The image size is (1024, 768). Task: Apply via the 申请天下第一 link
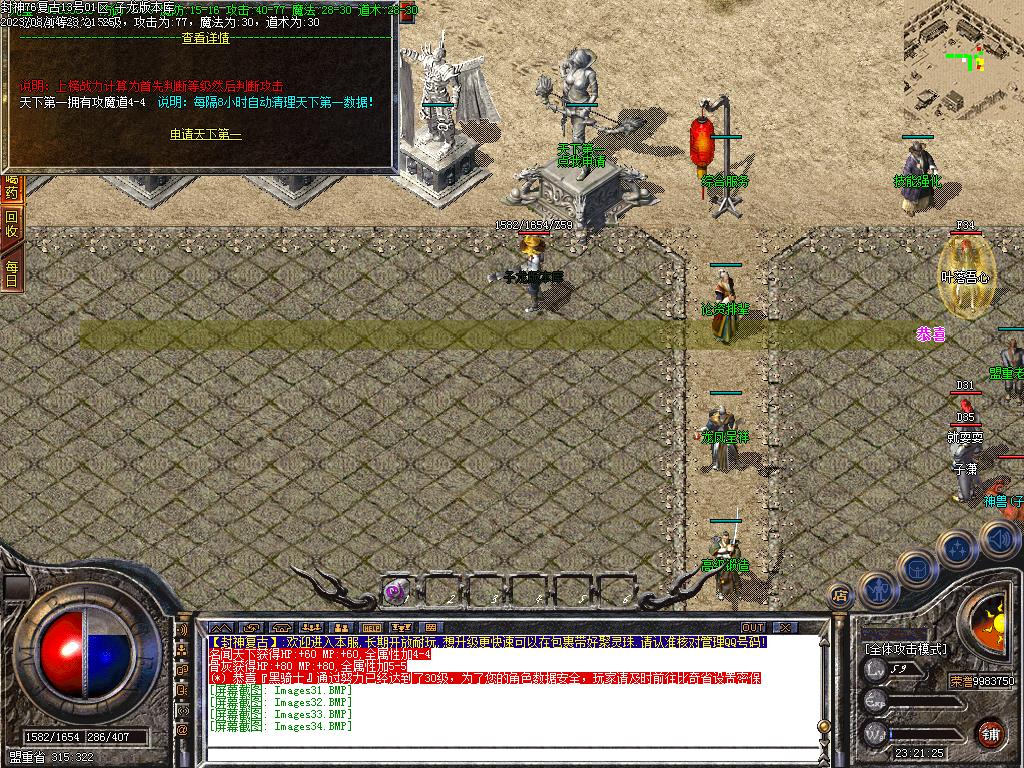point(206,134)
